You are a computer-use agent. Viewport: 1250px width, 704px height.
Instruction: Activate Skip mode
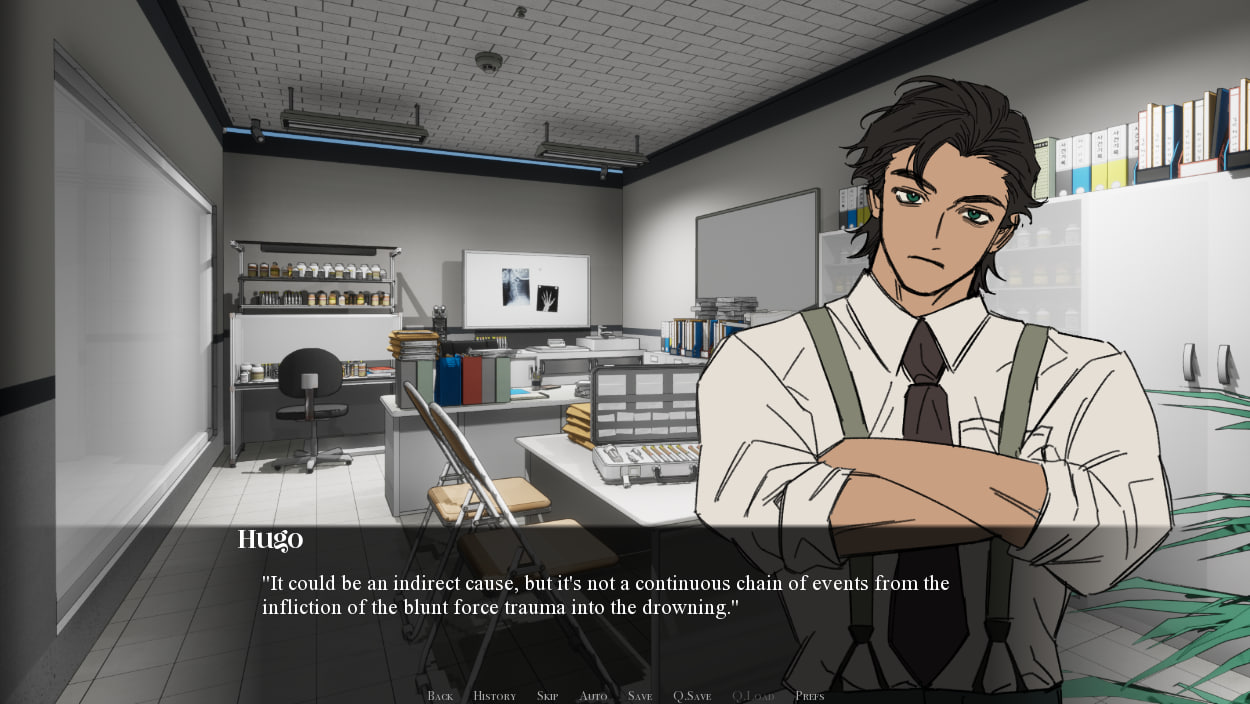coord(547,696)
